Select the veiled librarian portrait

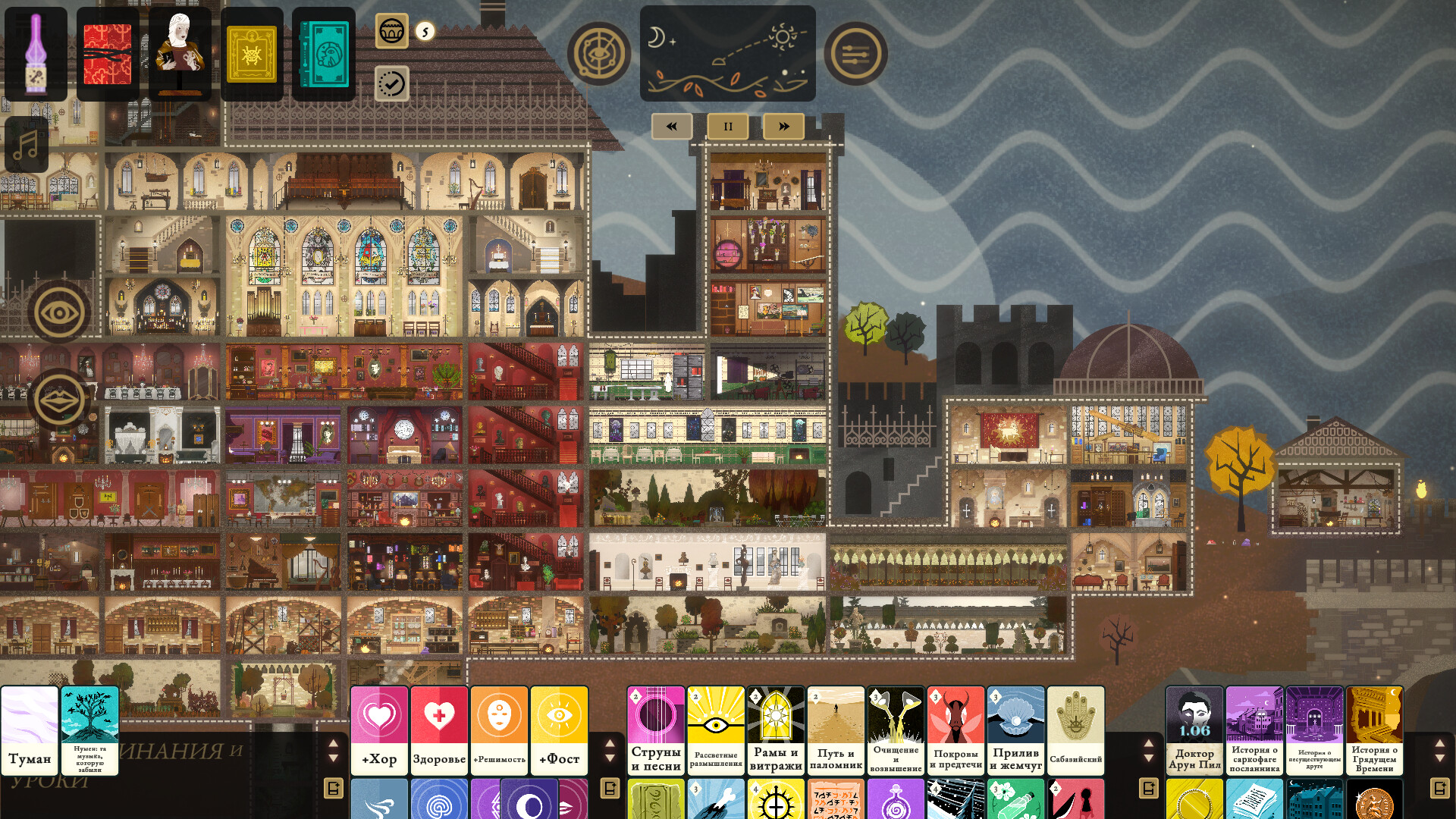tap(180, 53)
